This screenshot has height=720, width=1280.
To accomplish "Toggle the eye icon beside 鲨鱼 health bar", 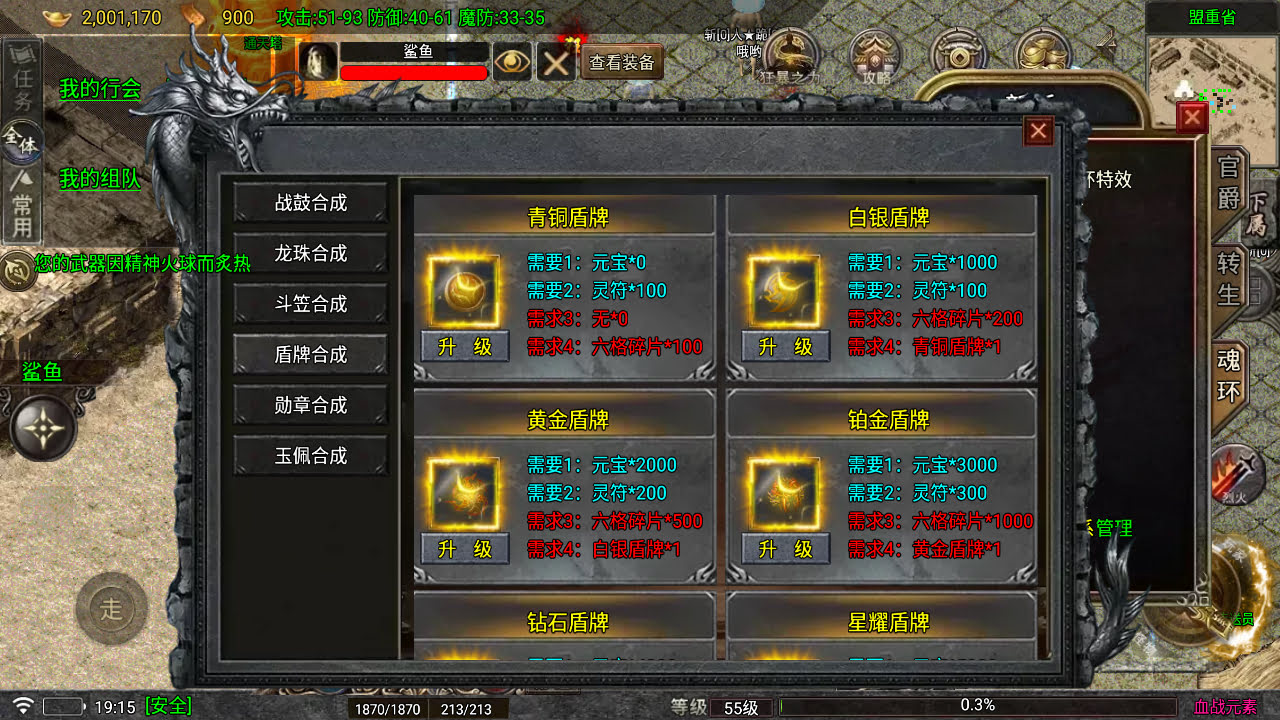I will point(514,62).
